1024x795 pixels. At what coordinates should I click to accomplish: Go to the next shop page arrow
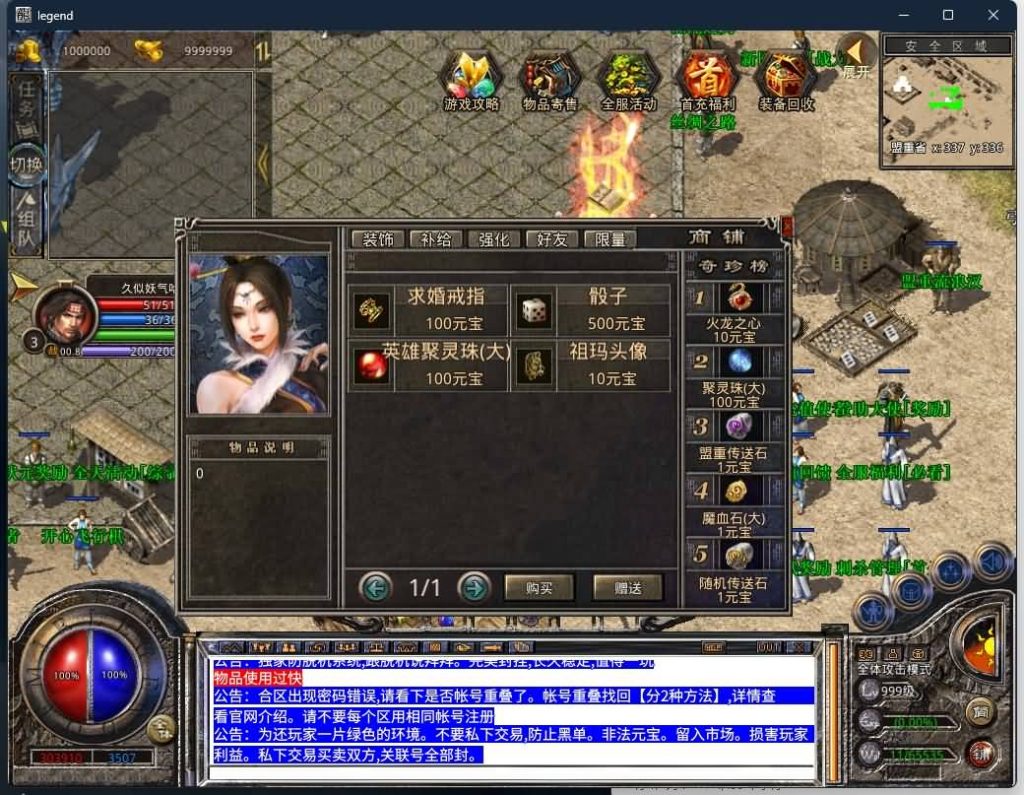(x=474, y=587)
